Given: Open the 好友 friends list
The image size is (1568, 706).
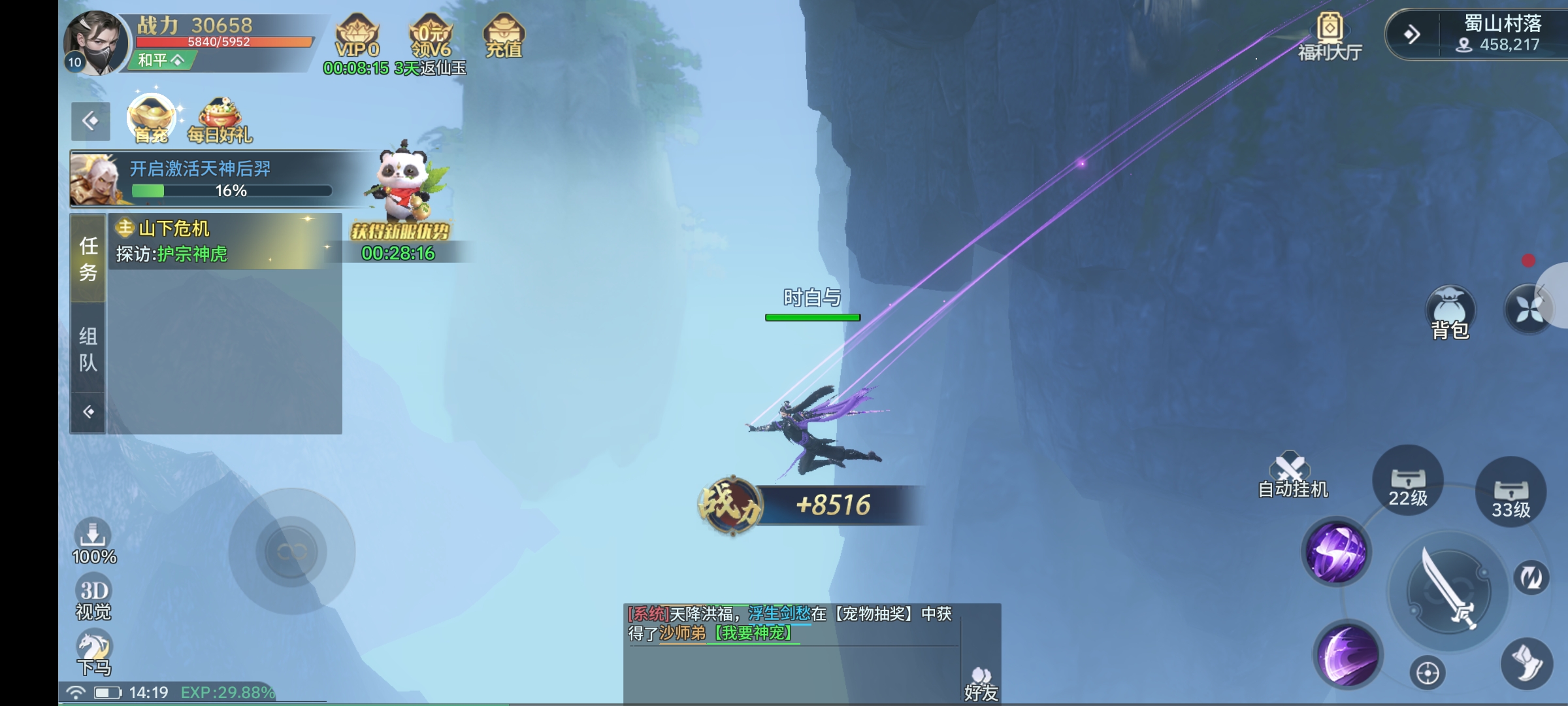Looking at the screenshot, I should point(981,683).
